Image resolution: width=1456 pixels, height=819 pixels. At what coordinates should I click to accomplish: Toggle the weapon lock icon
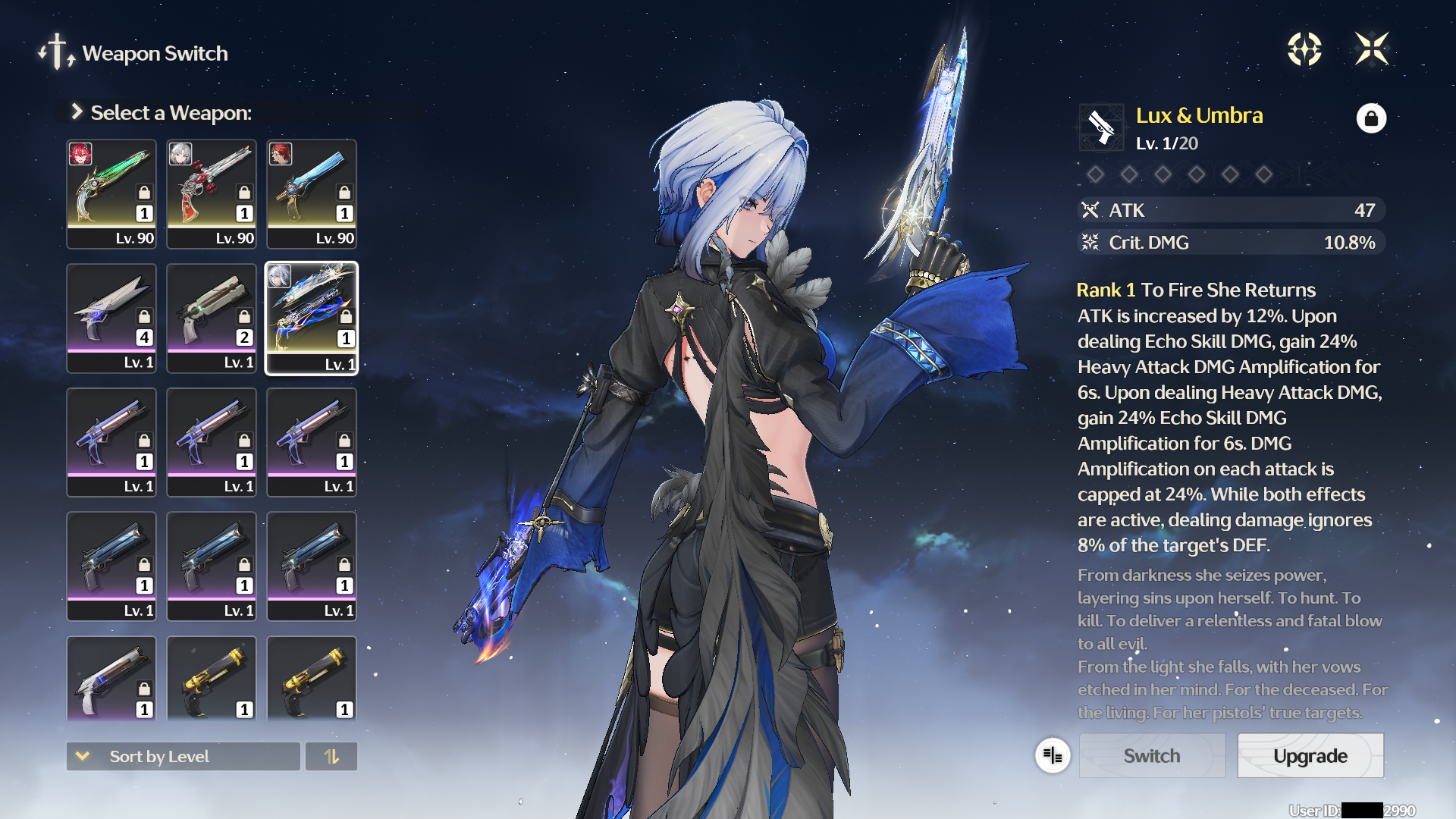pos(1371,118)
